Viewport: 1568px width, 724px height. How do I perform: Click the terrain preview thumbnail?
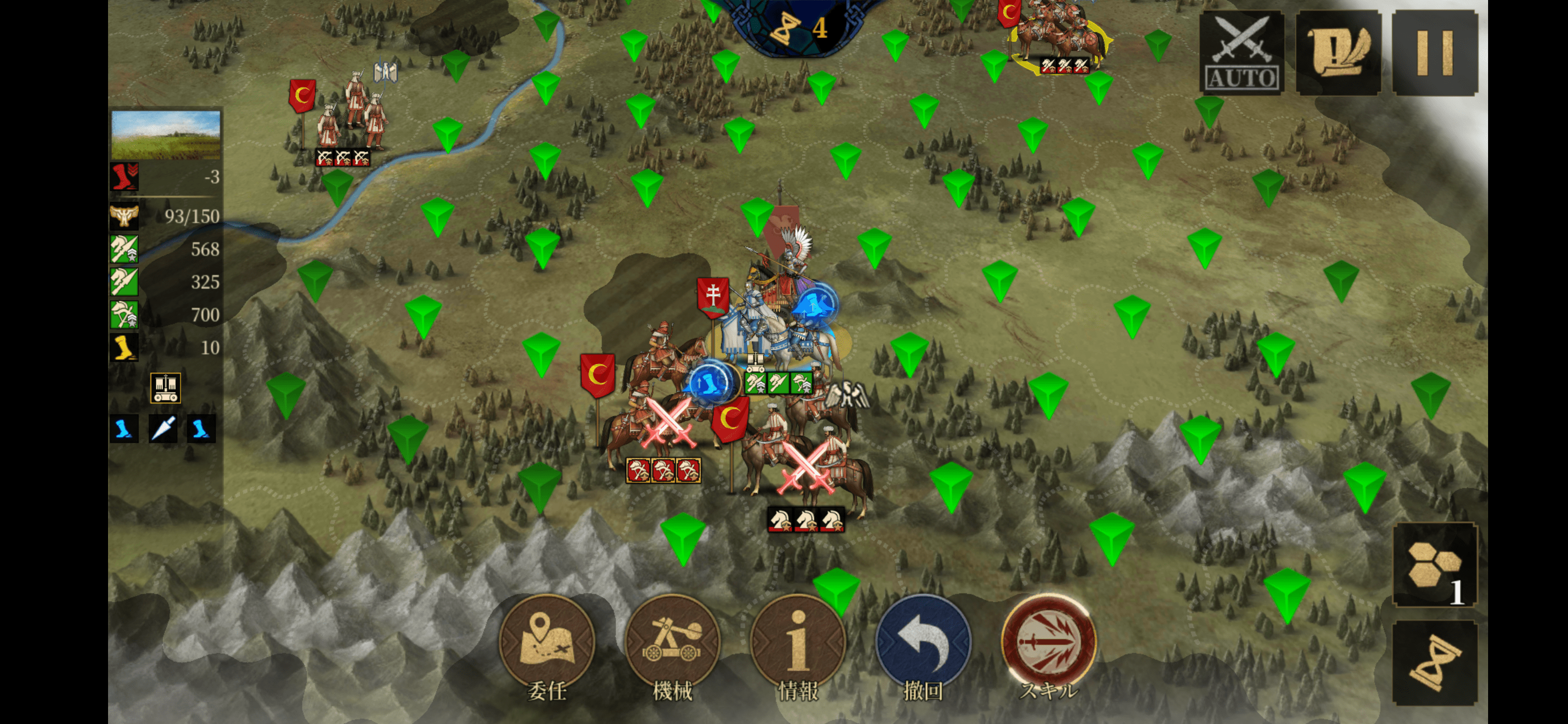tap(165, 135)
